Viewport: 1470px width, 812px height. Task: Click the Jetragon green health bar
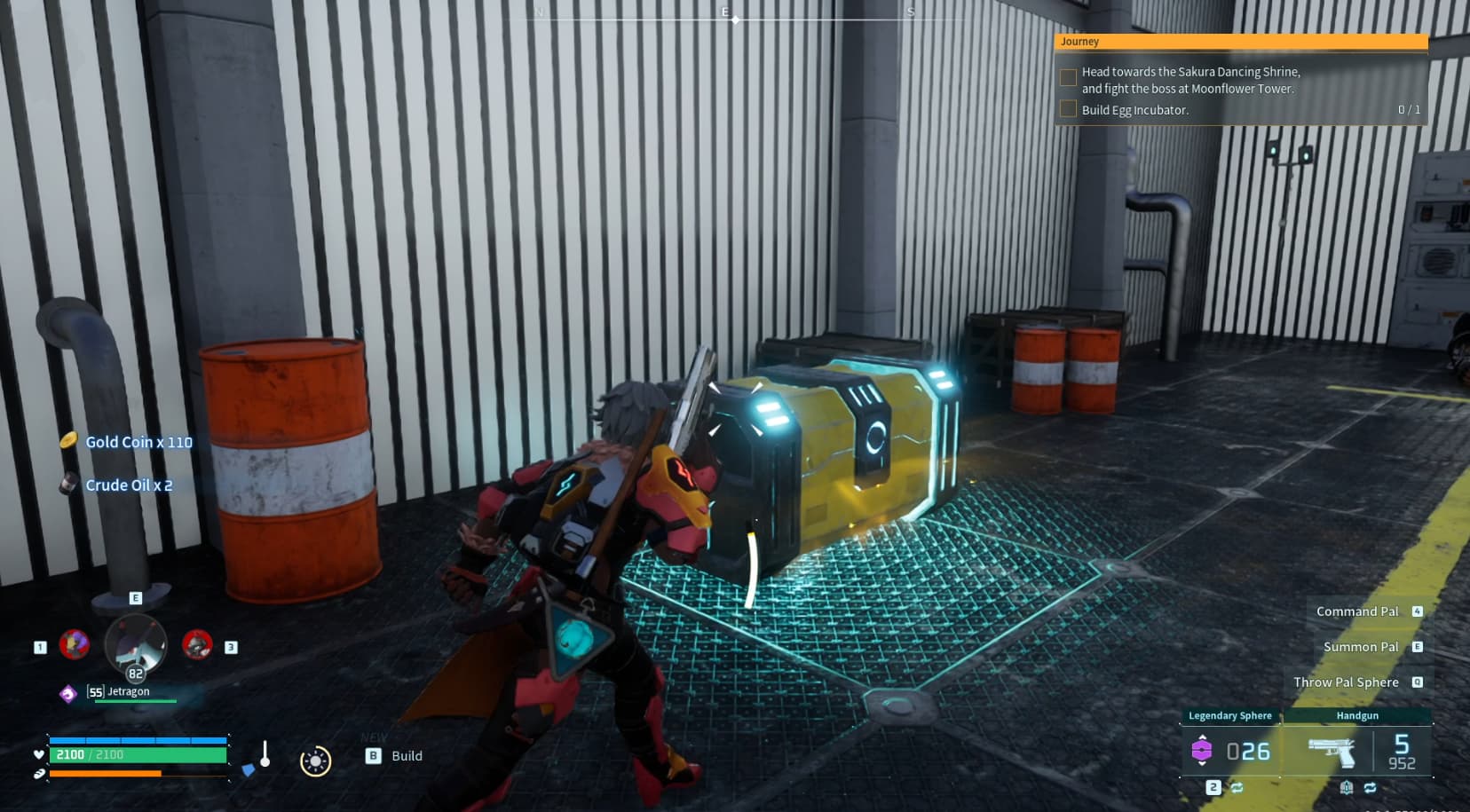pos(136,701)
